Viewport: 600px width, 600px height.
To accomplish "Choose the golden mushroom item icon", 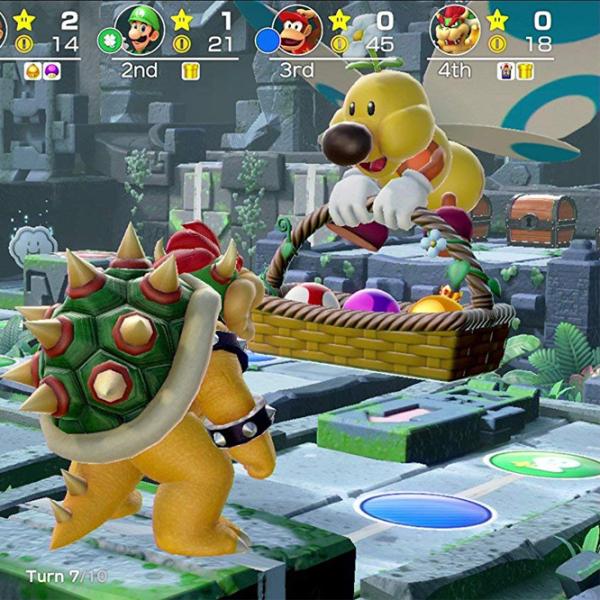I will 32,70.
